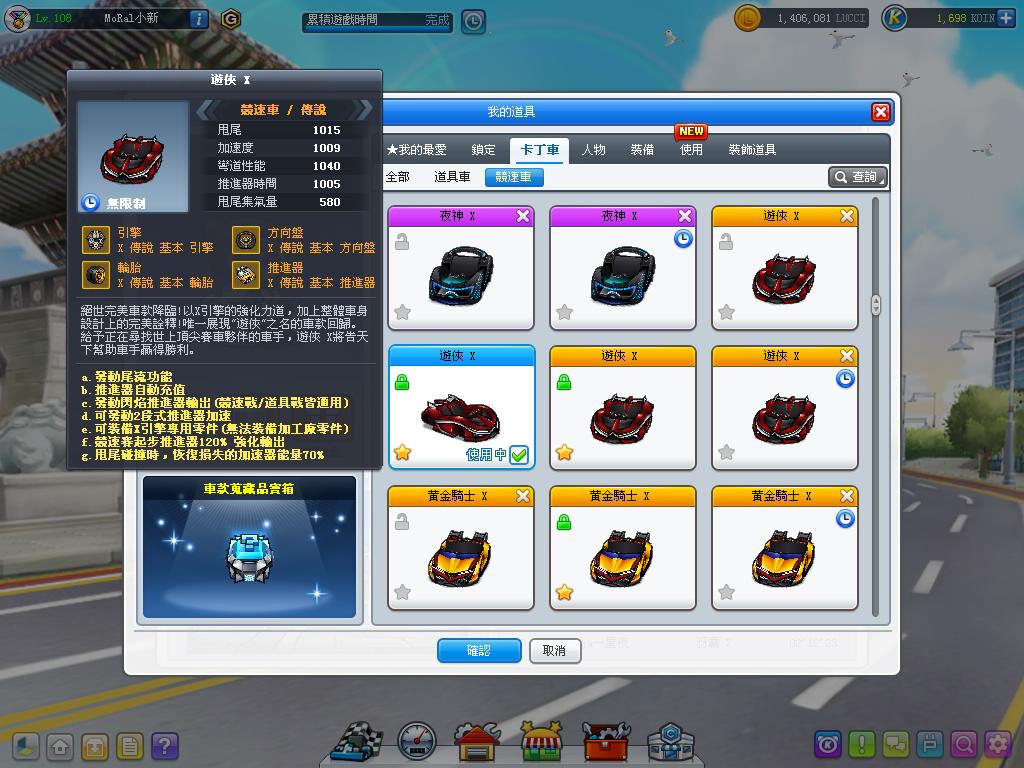Open the 裝飾道具 tab
1024x768 pixels.
pyautogui.click(x=752, y=150)
